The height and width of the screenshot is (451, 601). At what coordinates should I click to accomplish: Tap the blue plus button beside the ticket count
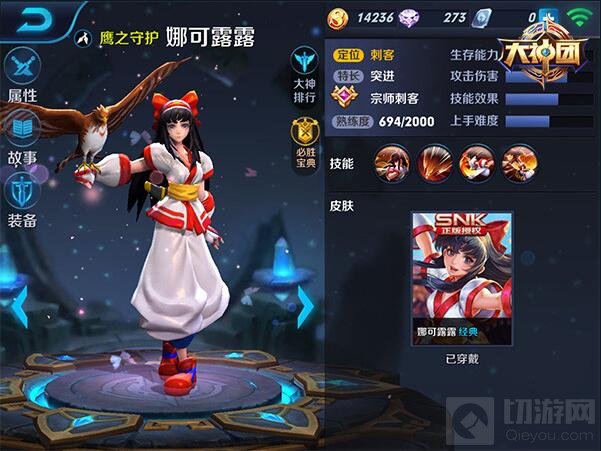tap(546, 17)
